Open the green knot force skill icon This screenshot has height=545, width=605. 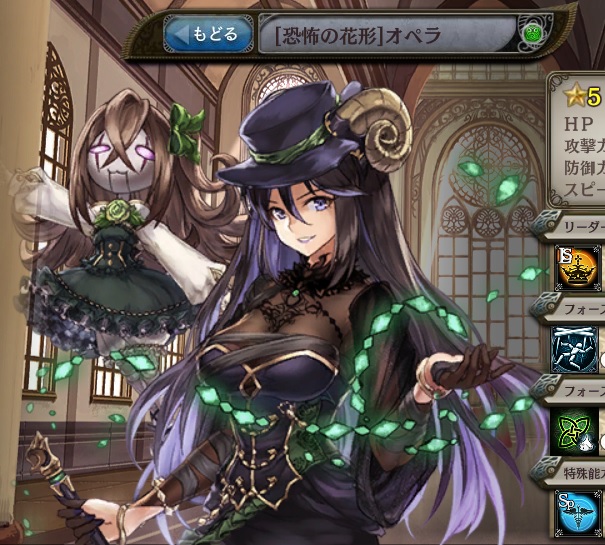[578, 432]
